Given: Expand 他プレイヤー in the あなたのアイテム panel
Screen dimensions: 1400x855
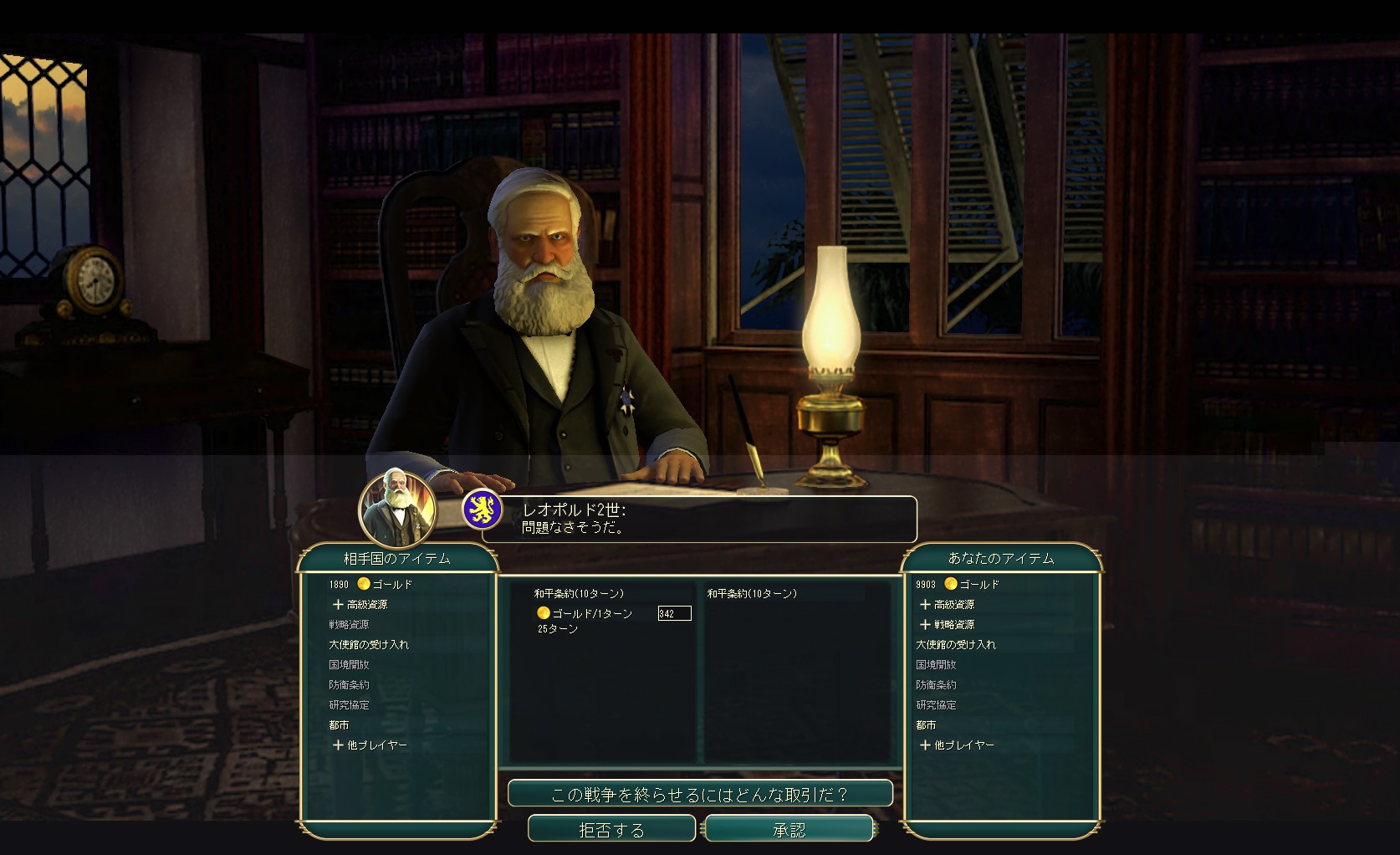Looking at the screenshot, I should 958,745.
